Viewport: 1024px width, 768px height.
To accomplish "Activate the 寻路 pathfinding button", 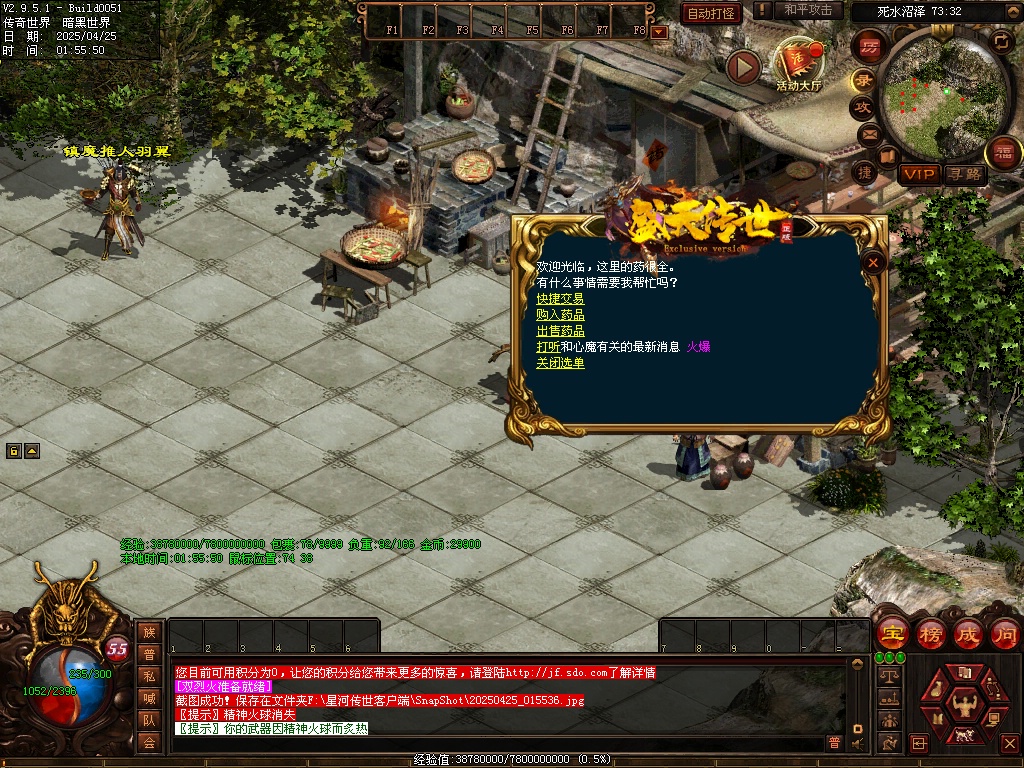I will 965,174.
